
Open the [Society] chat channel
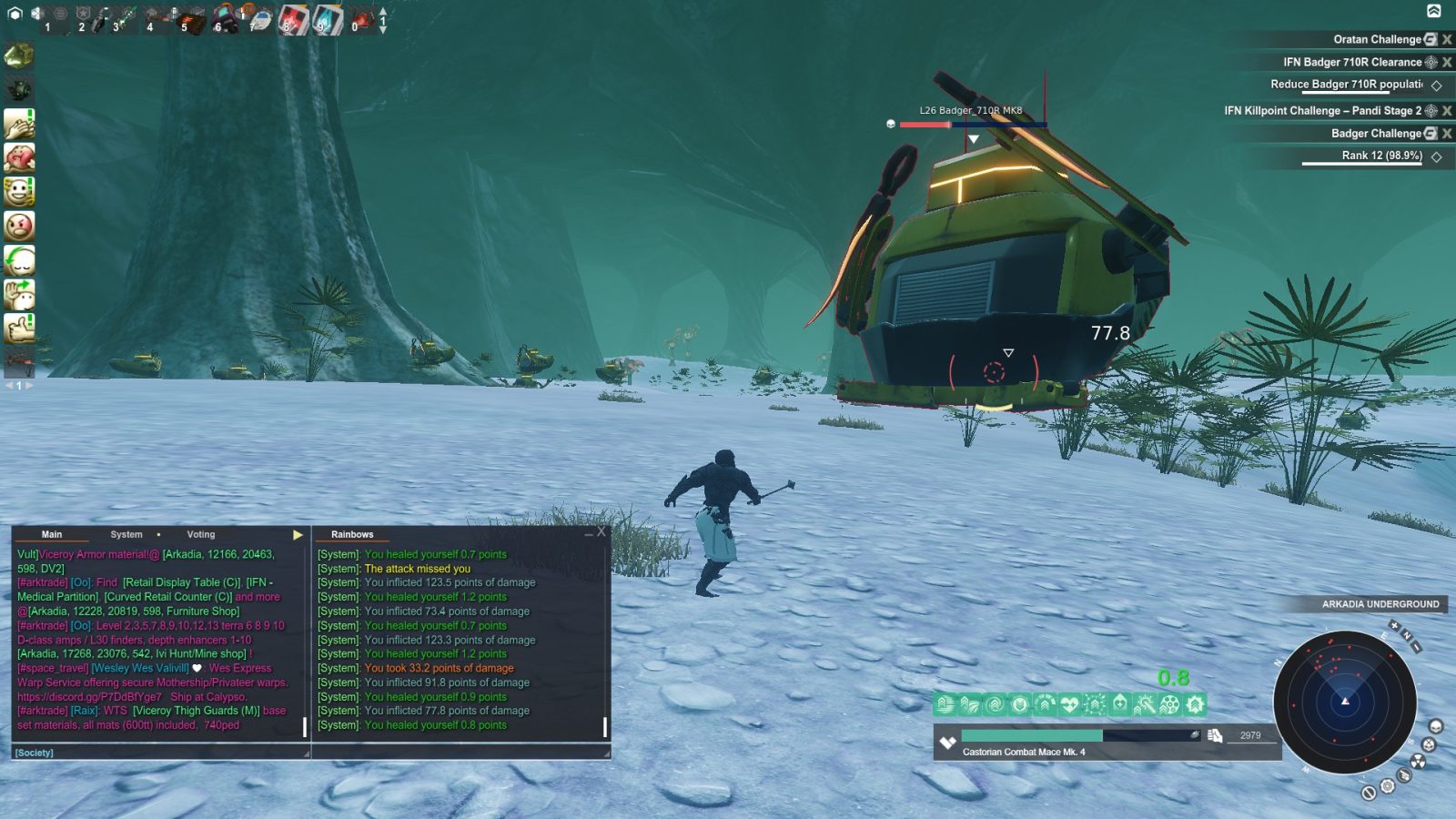(x=34, y=753)
